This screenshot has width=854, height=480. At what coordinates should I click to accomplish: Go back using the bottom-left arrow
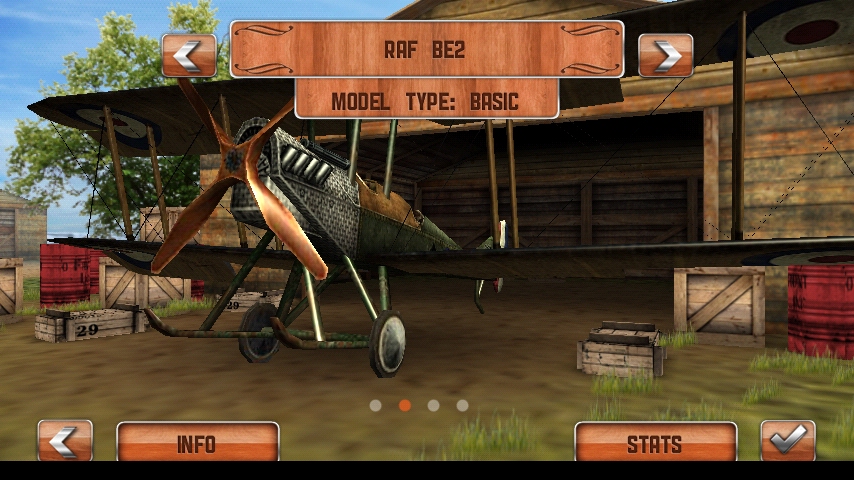[x=65, y=441]
